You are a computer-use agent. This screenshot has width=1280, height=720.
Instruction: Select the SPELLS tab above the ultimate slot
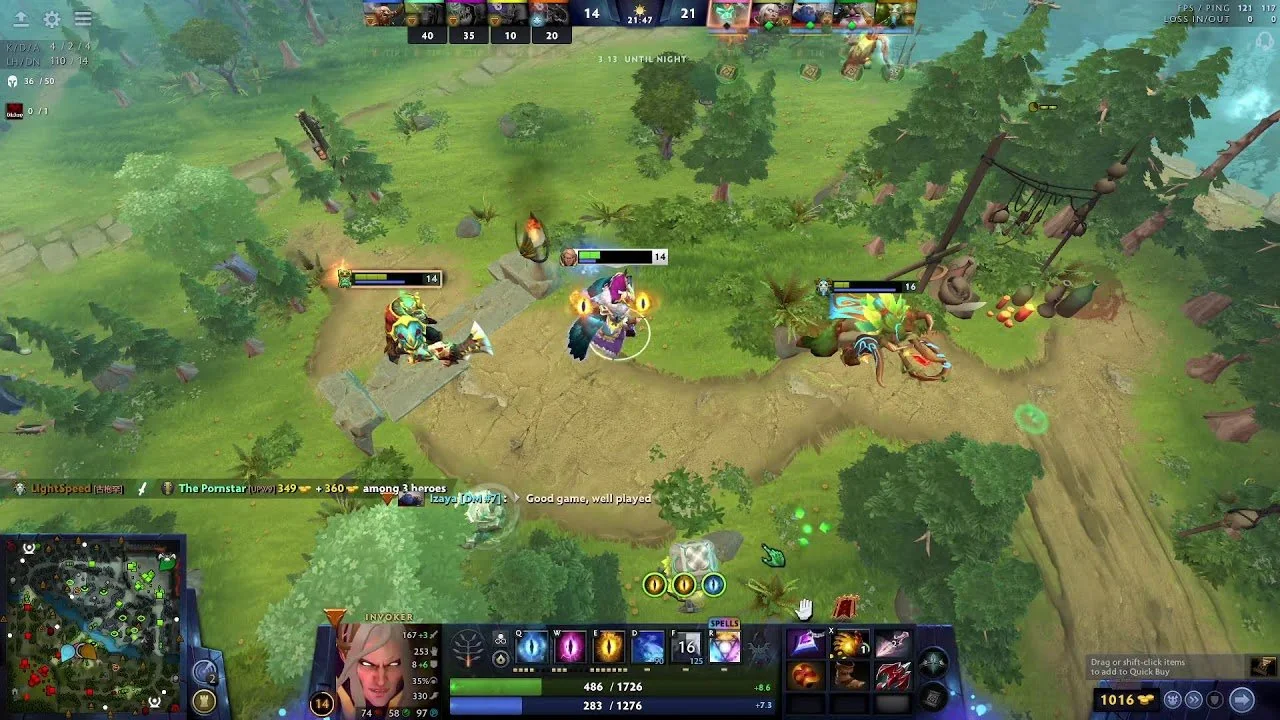point(723,622)
